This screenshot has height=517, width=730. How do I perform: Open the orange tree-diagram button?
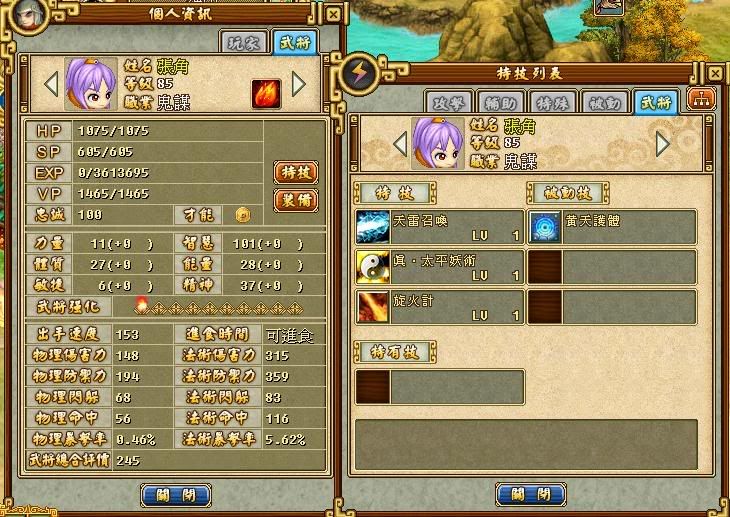[702, 100]
